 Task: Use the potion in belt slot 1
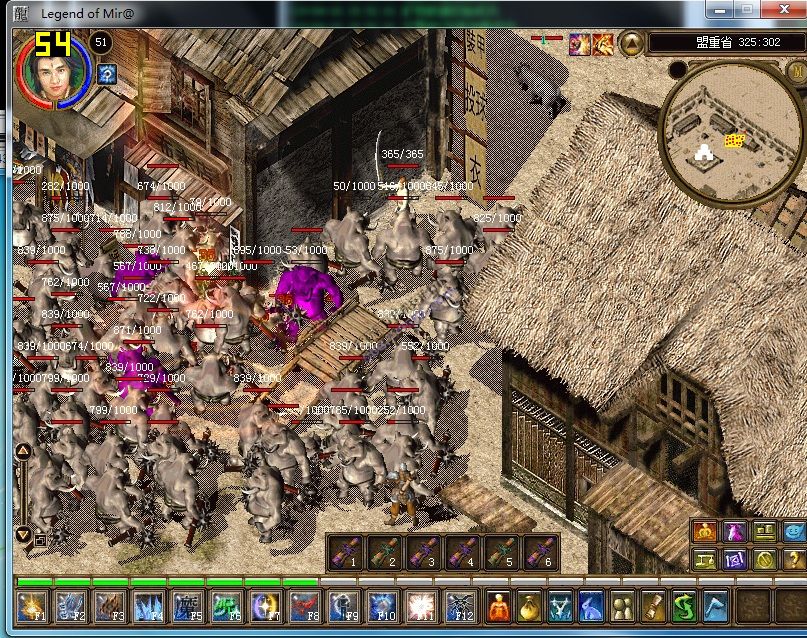tap(345, 552)
